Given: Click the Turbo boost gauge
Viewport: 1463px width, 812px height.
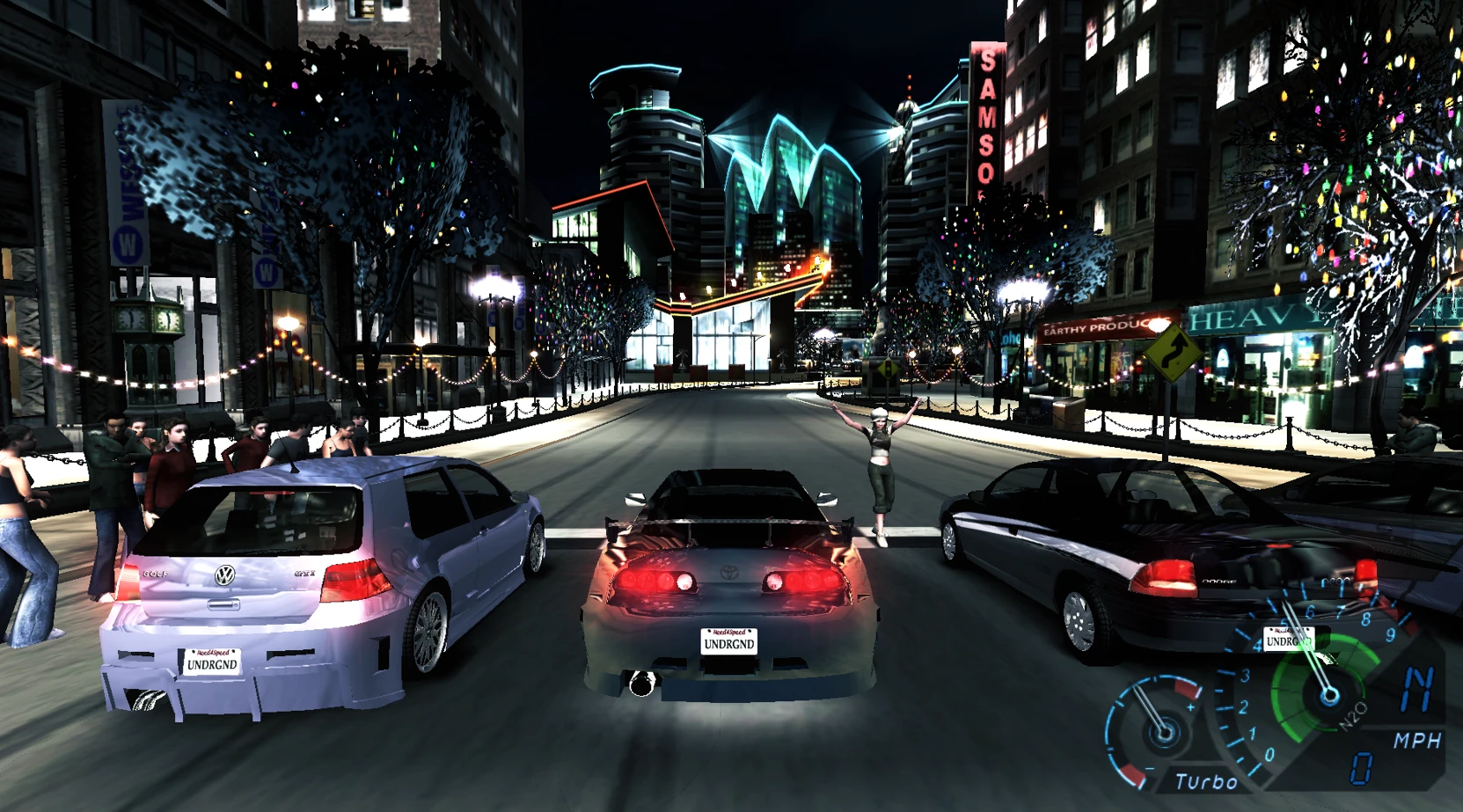Looking at the screenshot, I should [x=1163, y=732].
